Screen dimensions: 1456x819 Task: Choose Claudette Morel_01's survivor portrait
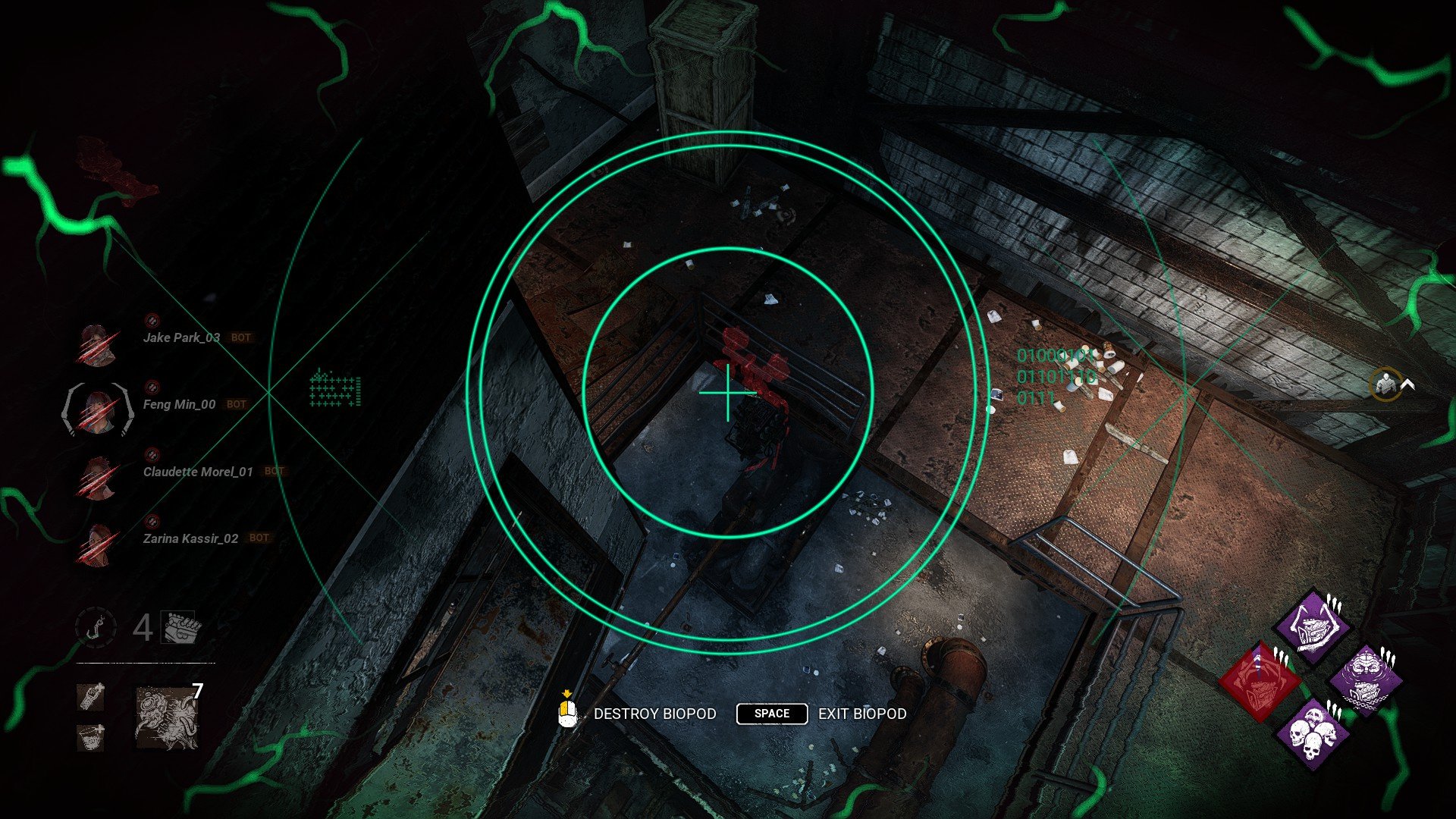[97, 478]
